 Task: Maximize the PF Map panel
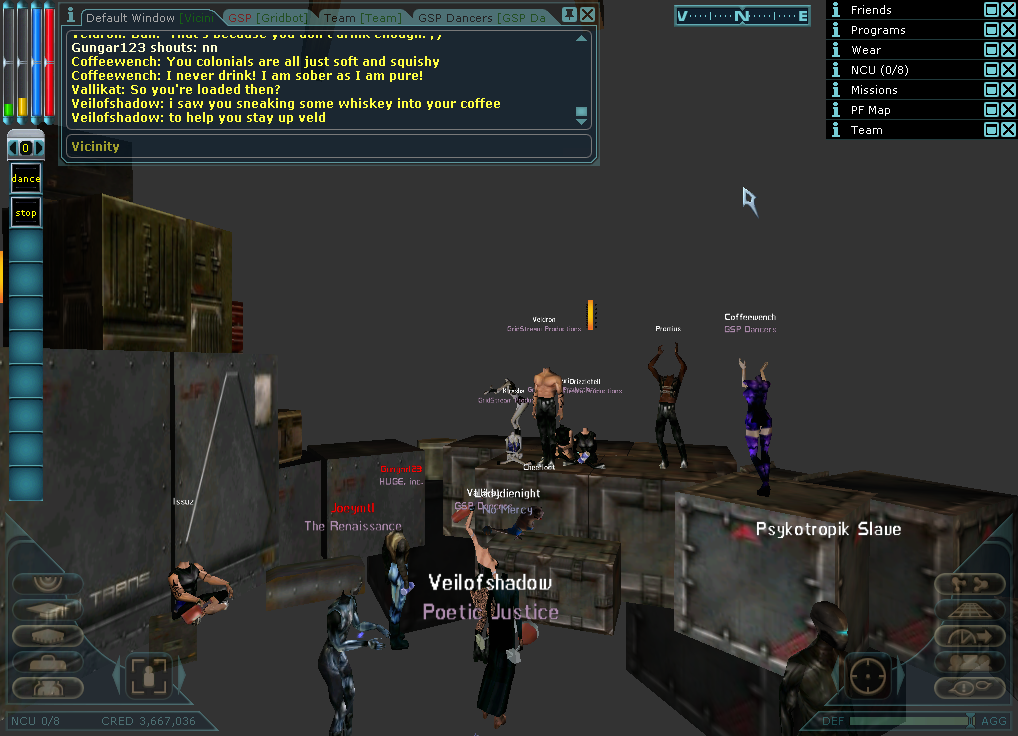(x=990, y=109)
